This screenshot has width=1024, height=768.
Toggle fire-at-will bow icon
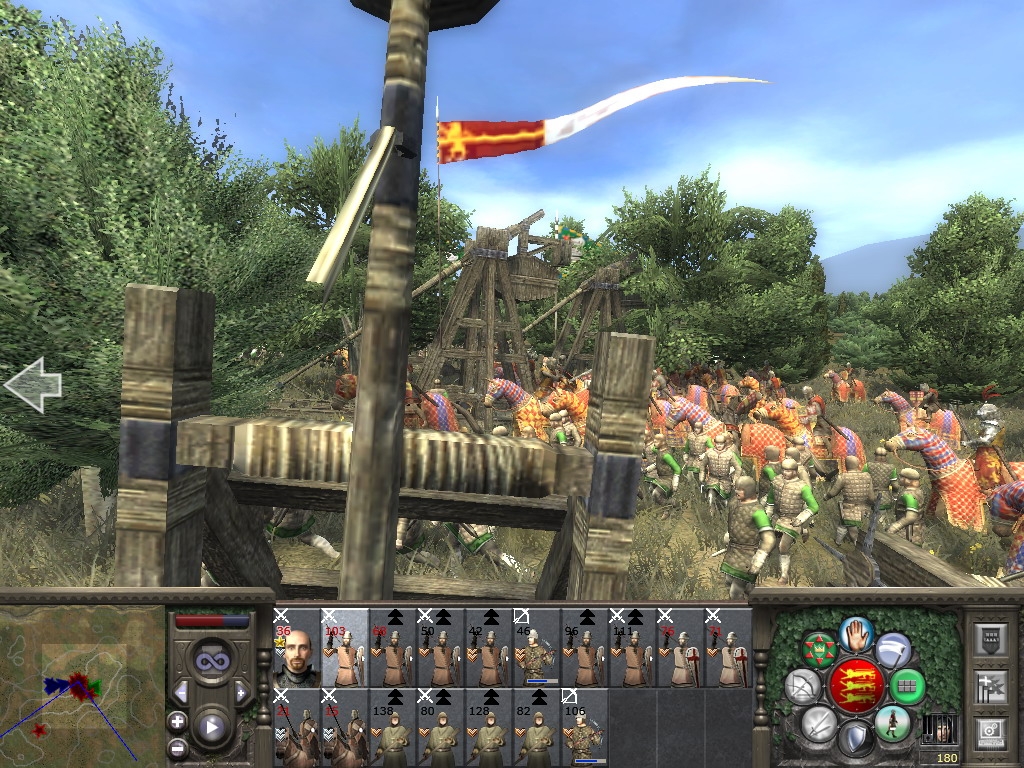coord(804,686)
